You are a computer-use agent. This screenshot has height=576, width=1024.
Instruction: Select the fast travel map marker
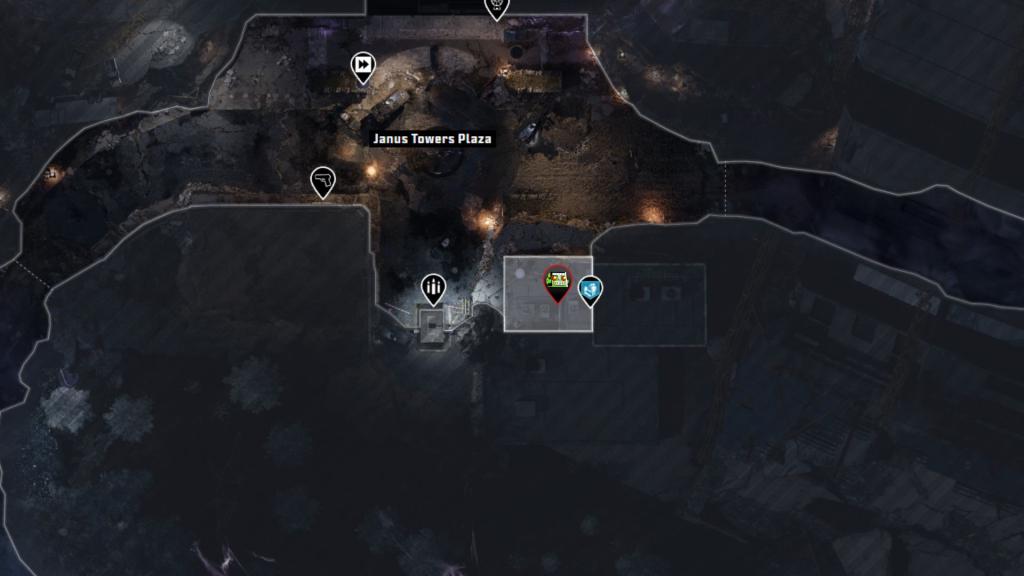(362, 68)
